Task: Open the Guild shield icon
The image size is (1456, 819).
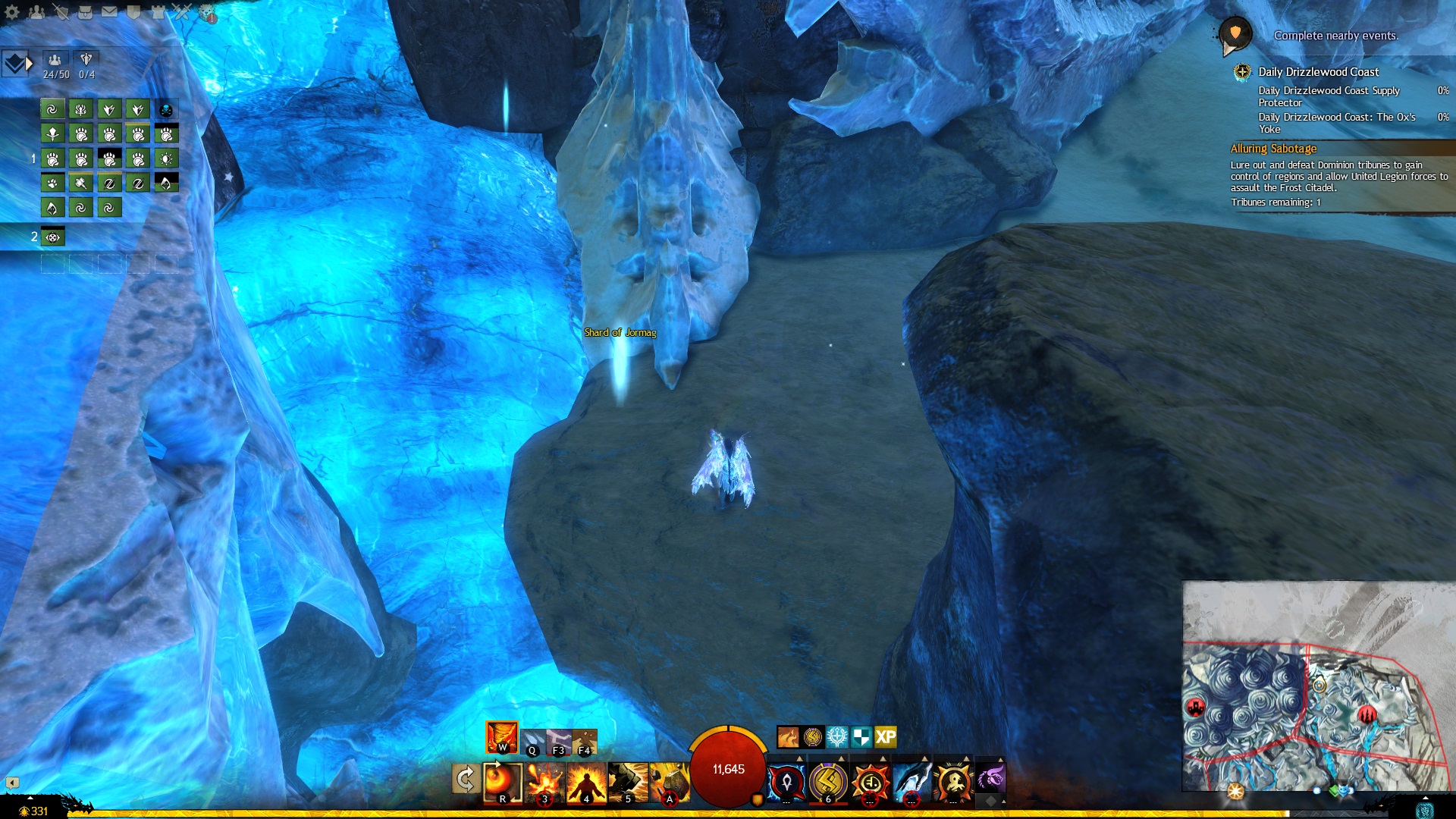Action: [x=133, y=12]
